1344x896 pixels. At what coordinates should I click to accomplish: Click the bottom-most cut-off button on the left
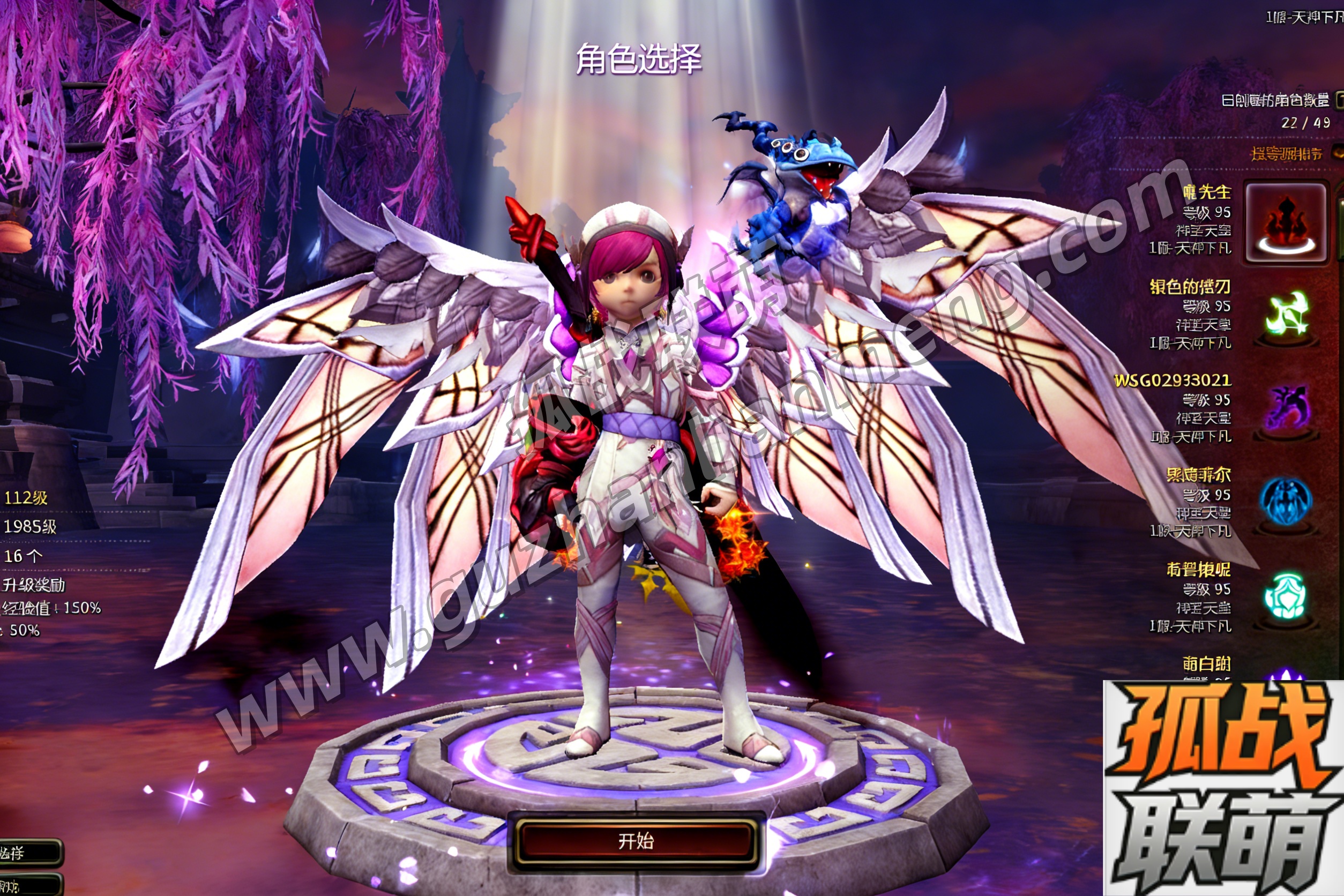[28, 885]
